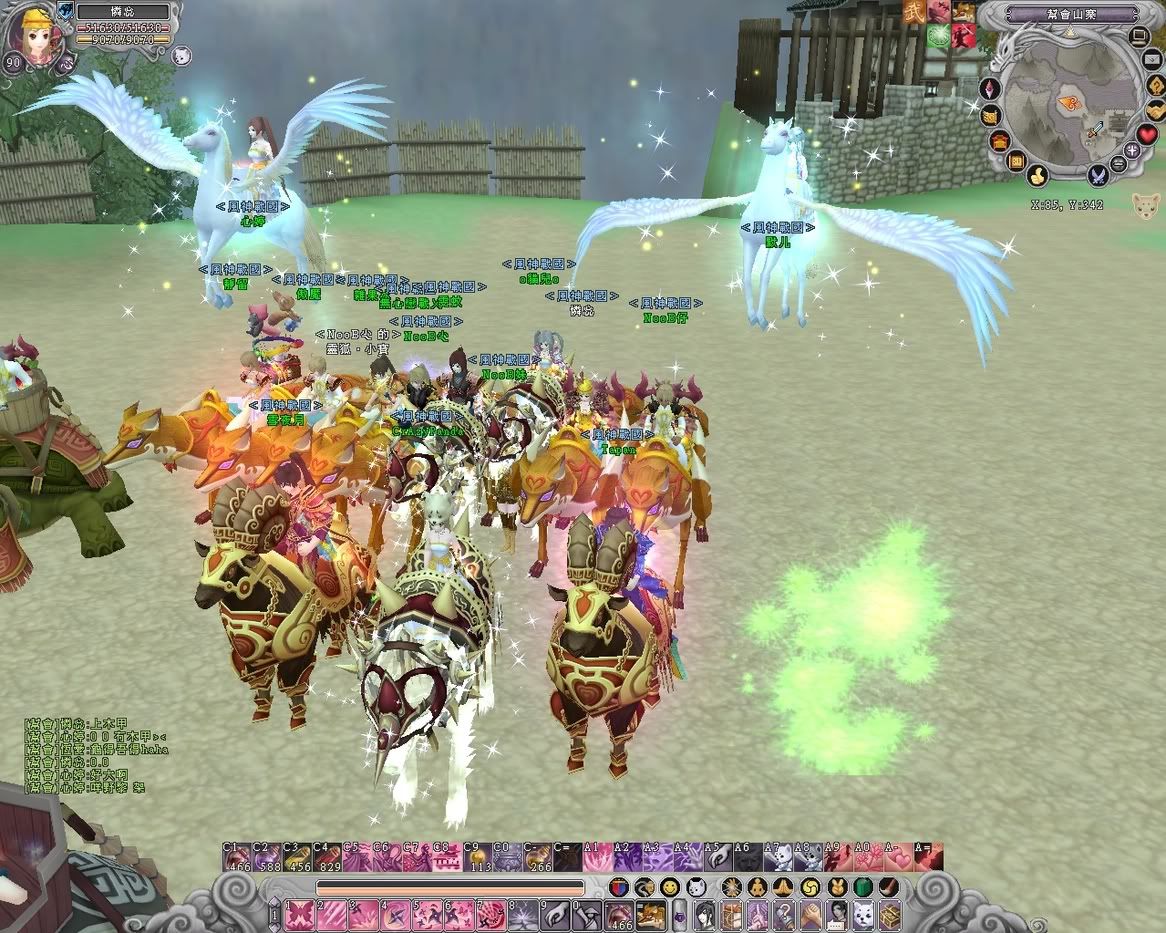Open the white dog pet icon near portrait

point(181,55)
